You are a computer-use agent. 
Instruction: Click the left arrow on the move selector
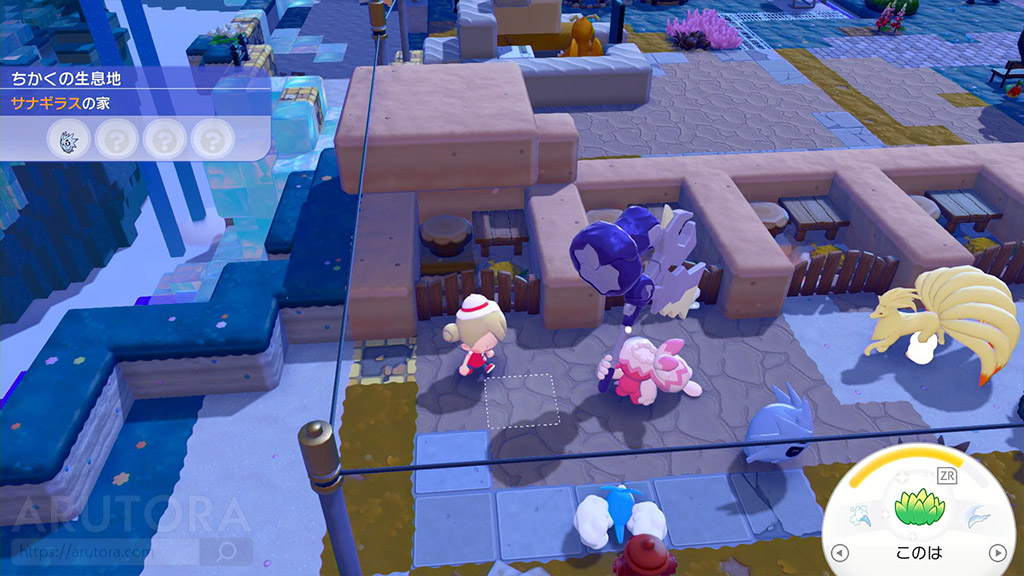pyautogui.click(x=840, y=553)
